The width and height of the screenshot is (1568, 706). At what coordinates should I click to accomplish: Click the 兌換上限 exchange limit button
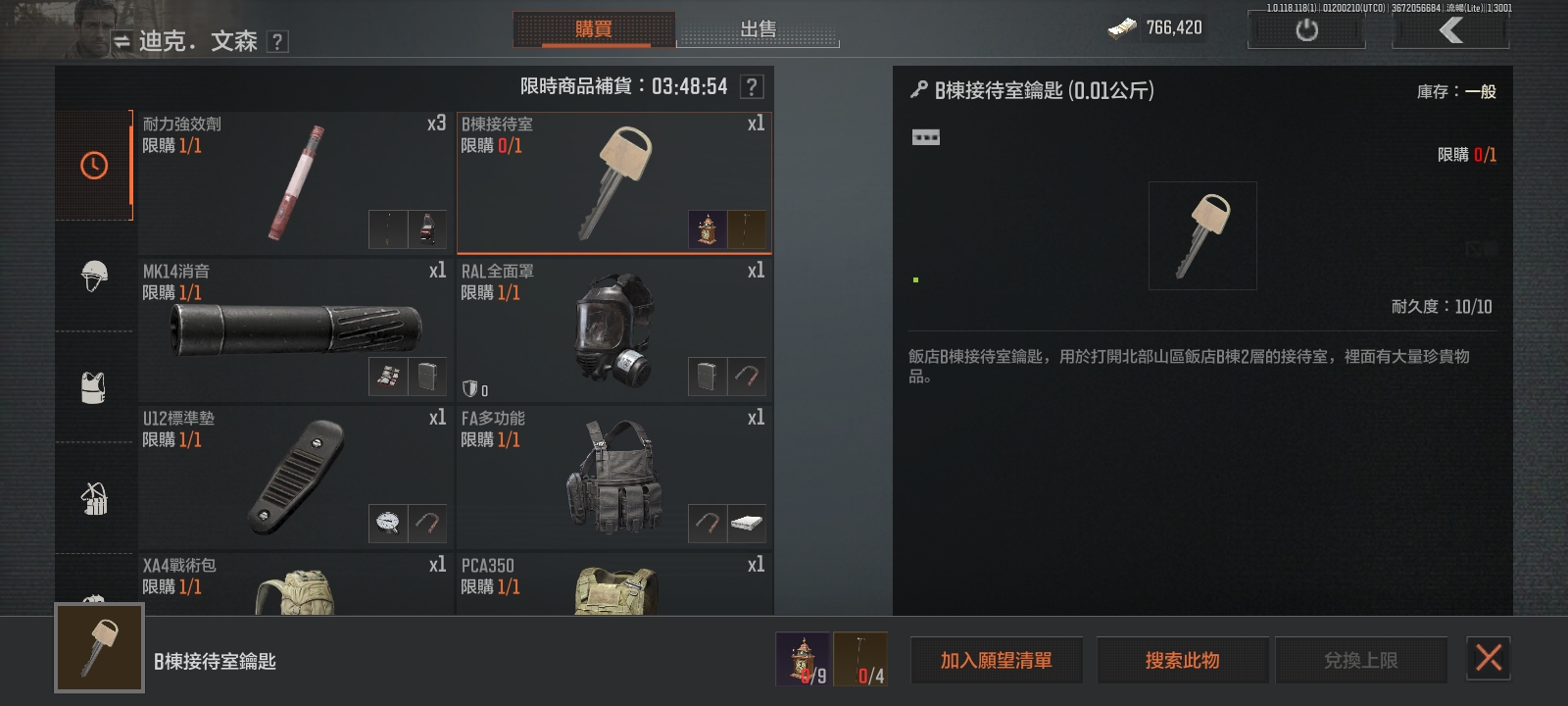[x=1362, y=660]
